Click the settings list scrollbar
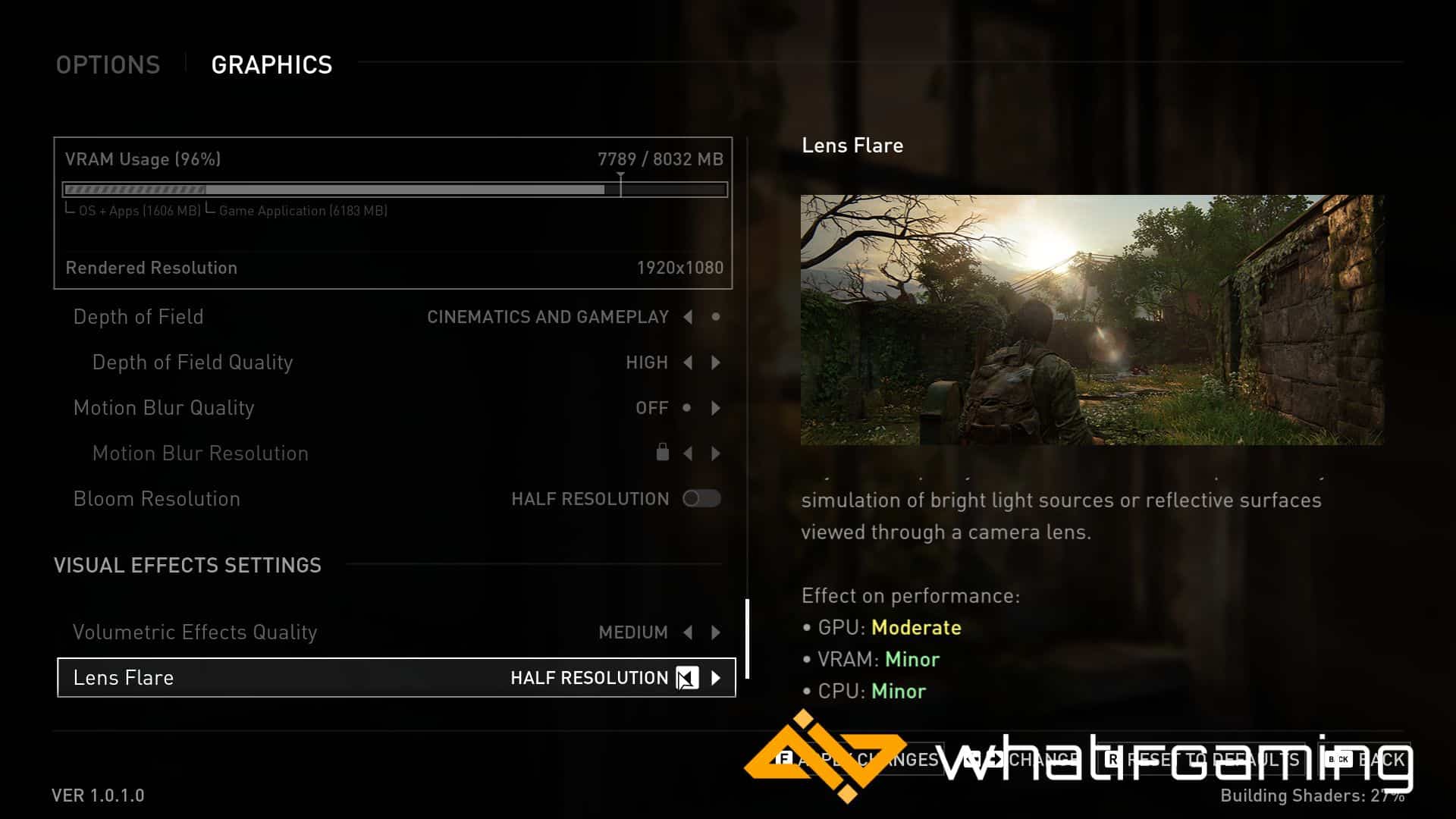The image size is (1456, 819). tap(748, 639)
